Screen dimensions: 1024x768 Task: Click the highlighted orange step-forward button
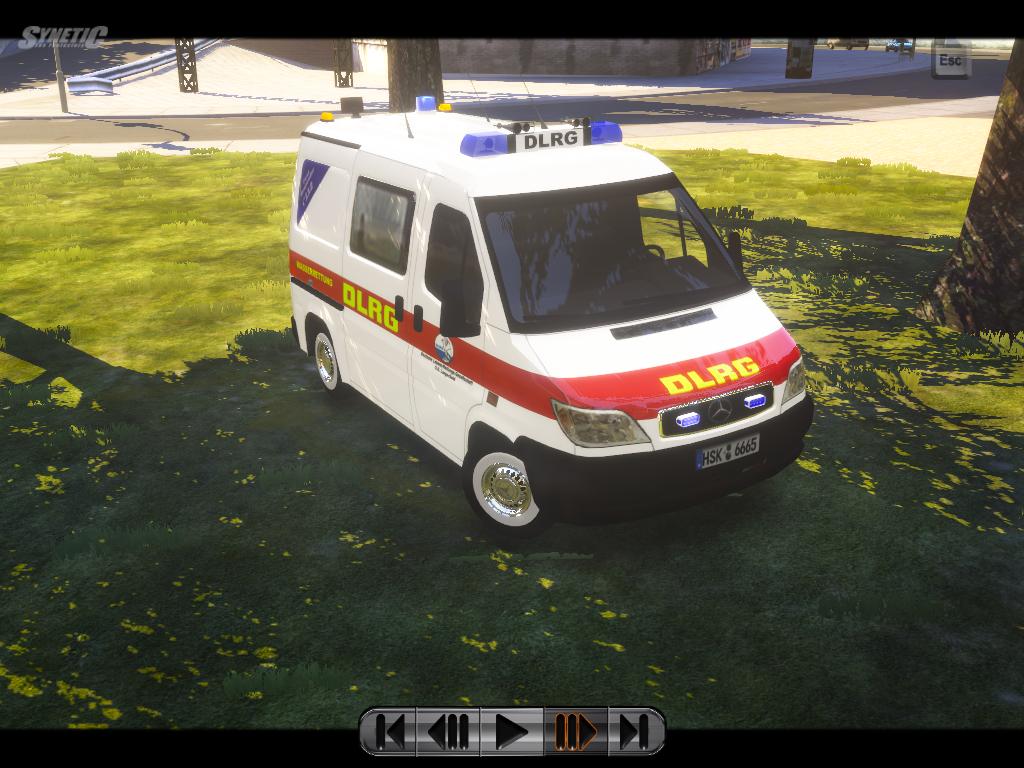click(575, 732)
